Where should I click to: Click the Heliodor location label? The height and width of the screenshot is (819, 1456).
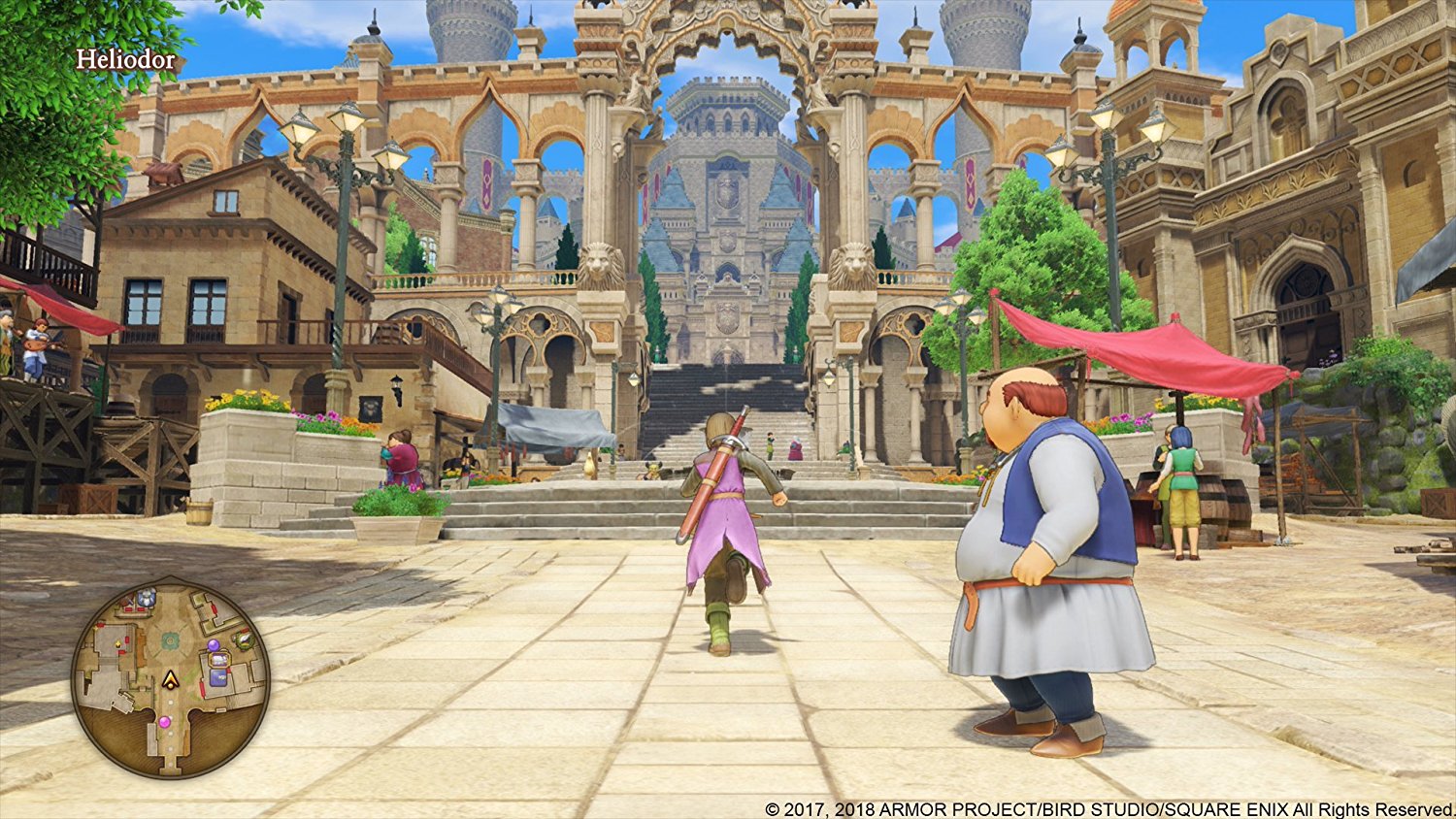[127, 60]
